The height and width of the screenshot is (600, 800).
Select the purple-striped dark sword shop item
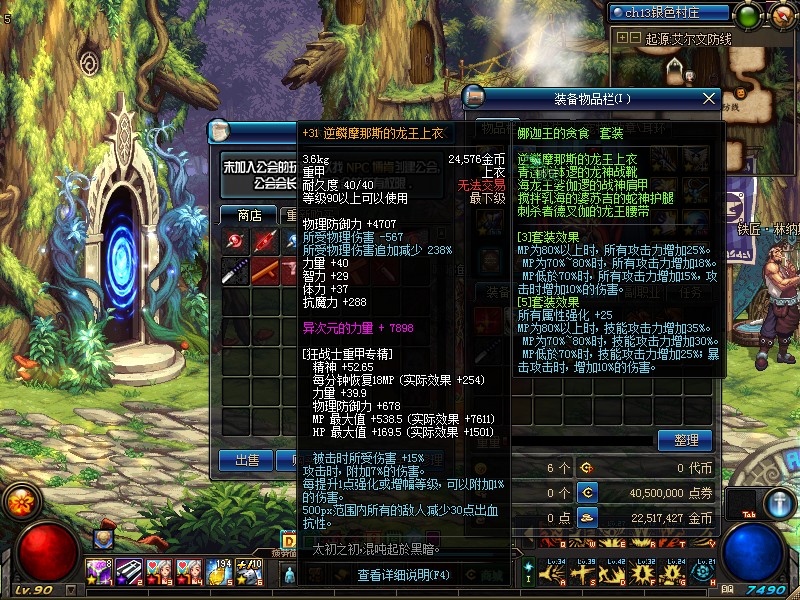(x=235, y=271)
